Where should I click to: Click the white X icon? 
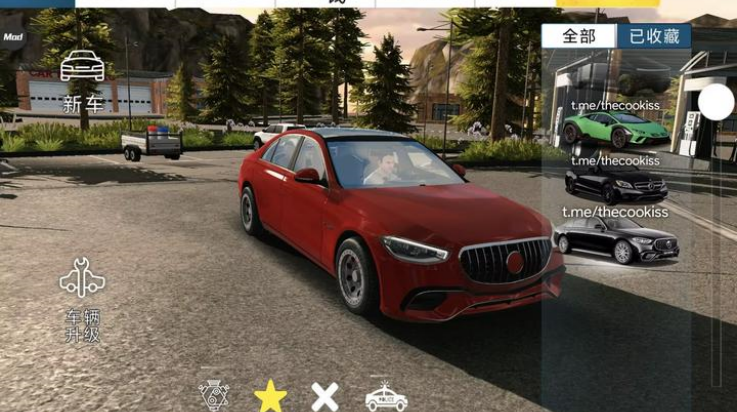click(x=325, y=396)
